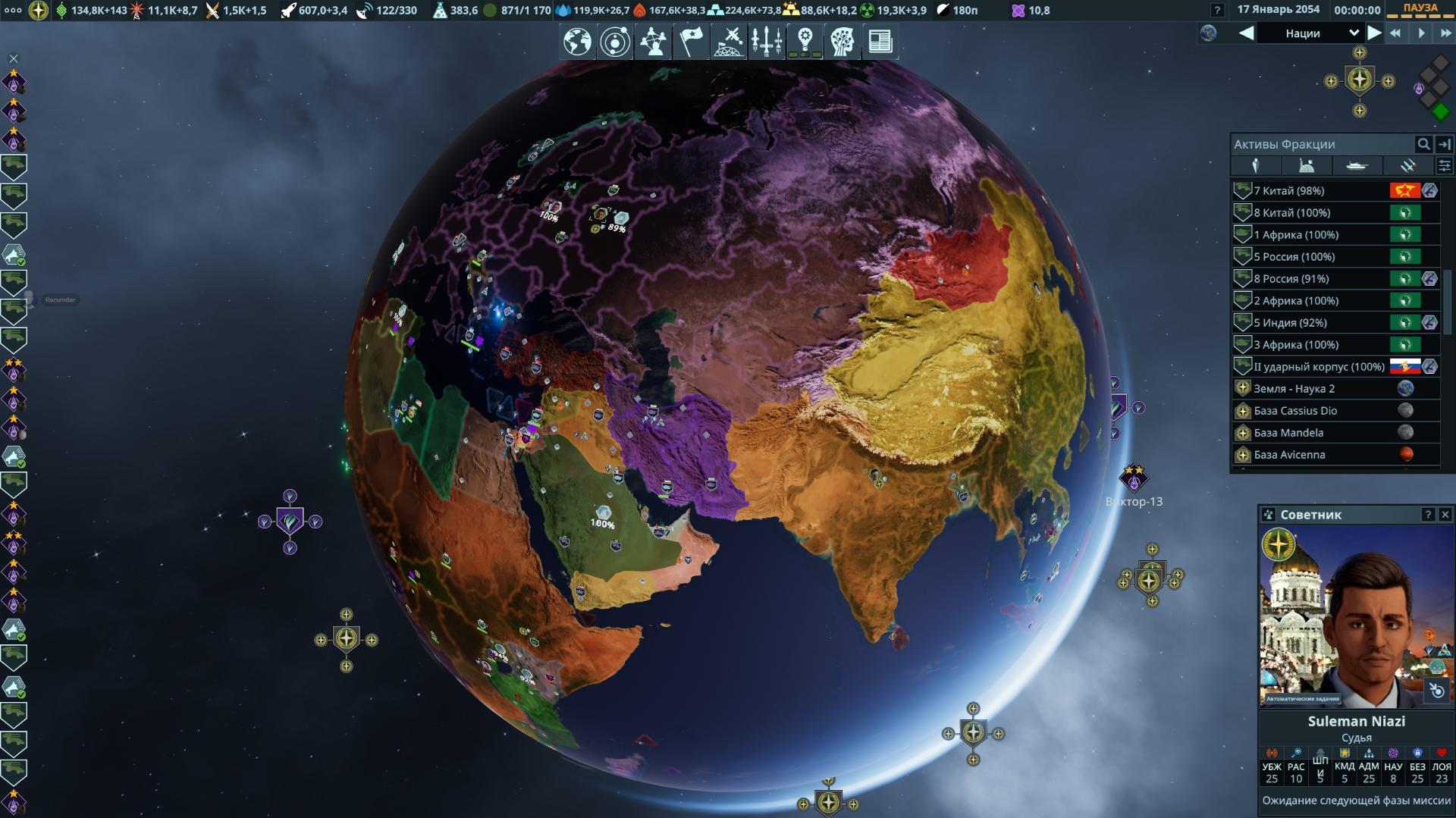Open the research lightbulb screen

click(805, 42)
